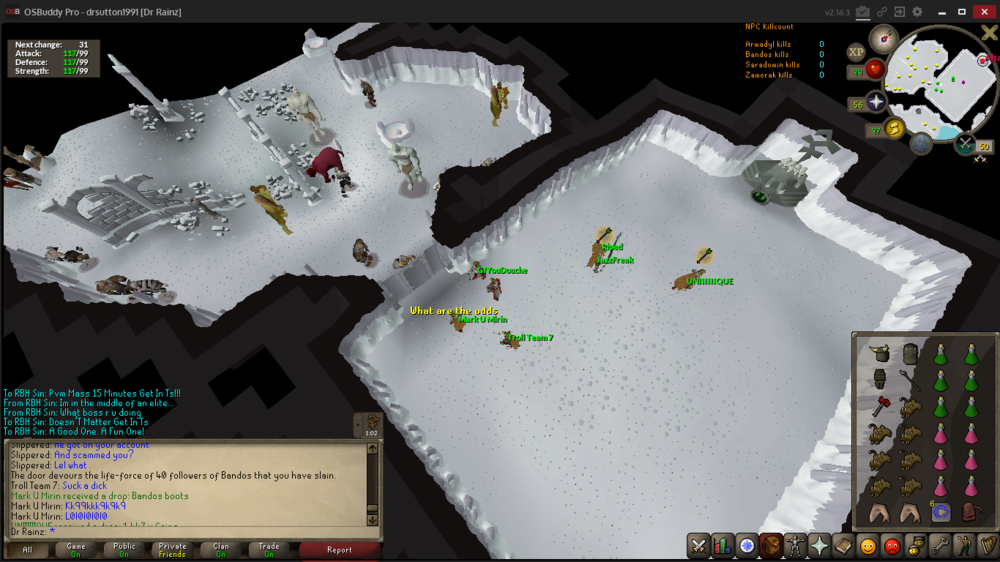Open OSBuddy settings gear icon
Image resolution: width=1000 pixels, height=562 pixels.
coord(916,12)
